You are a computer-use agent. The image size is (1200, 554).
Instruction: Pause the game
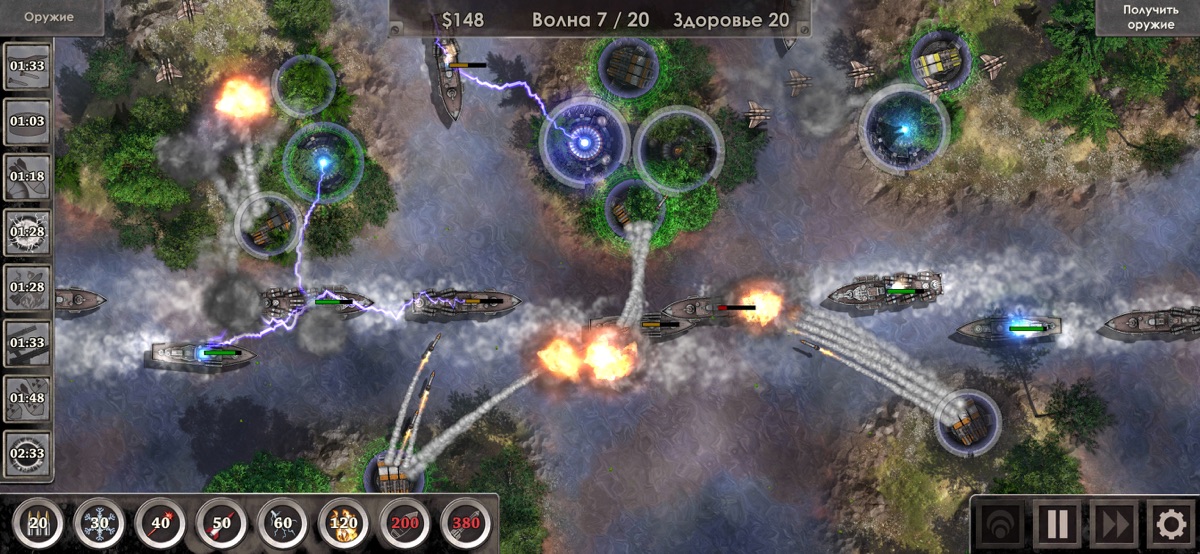coord(1057,523)
